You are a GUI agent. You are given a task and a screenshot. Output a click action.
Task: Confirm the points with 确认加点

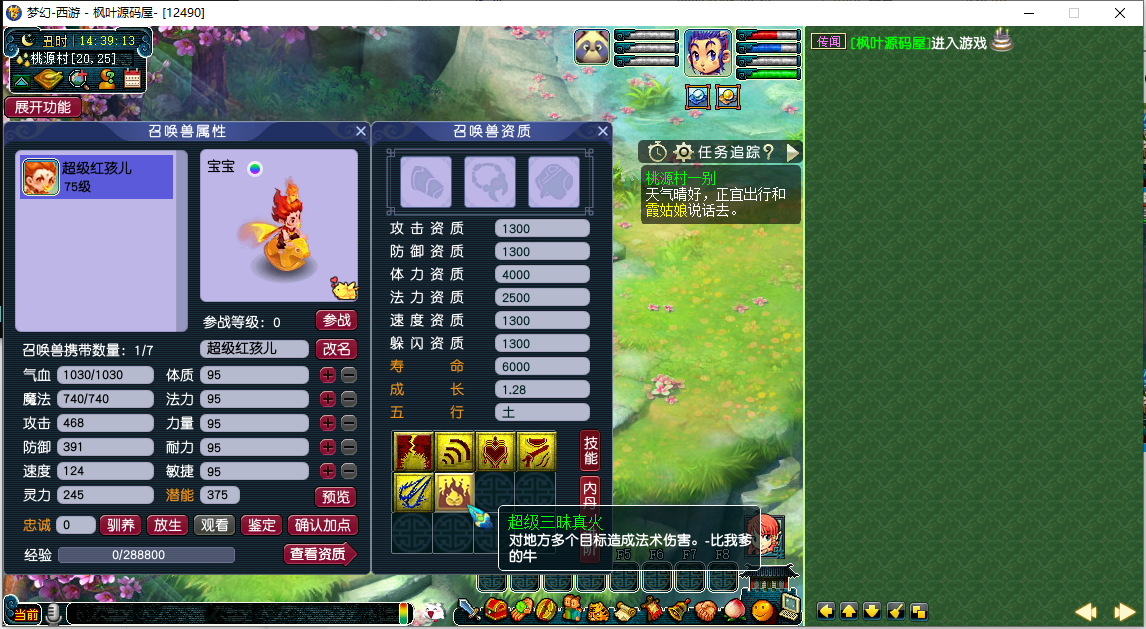[x=323, y=525]
